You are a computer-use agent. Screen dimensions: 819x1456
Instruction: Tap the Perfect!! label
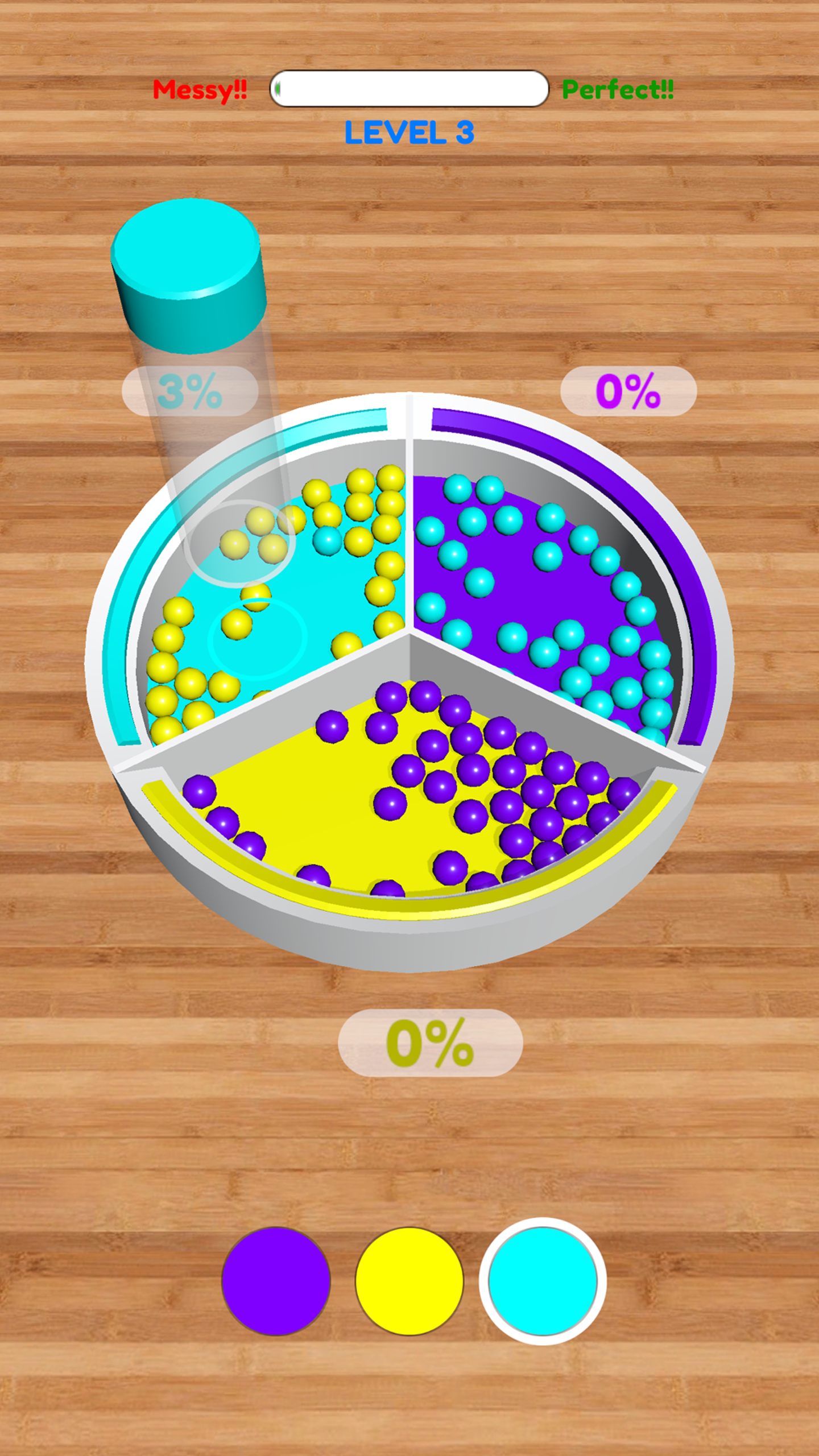619,88
